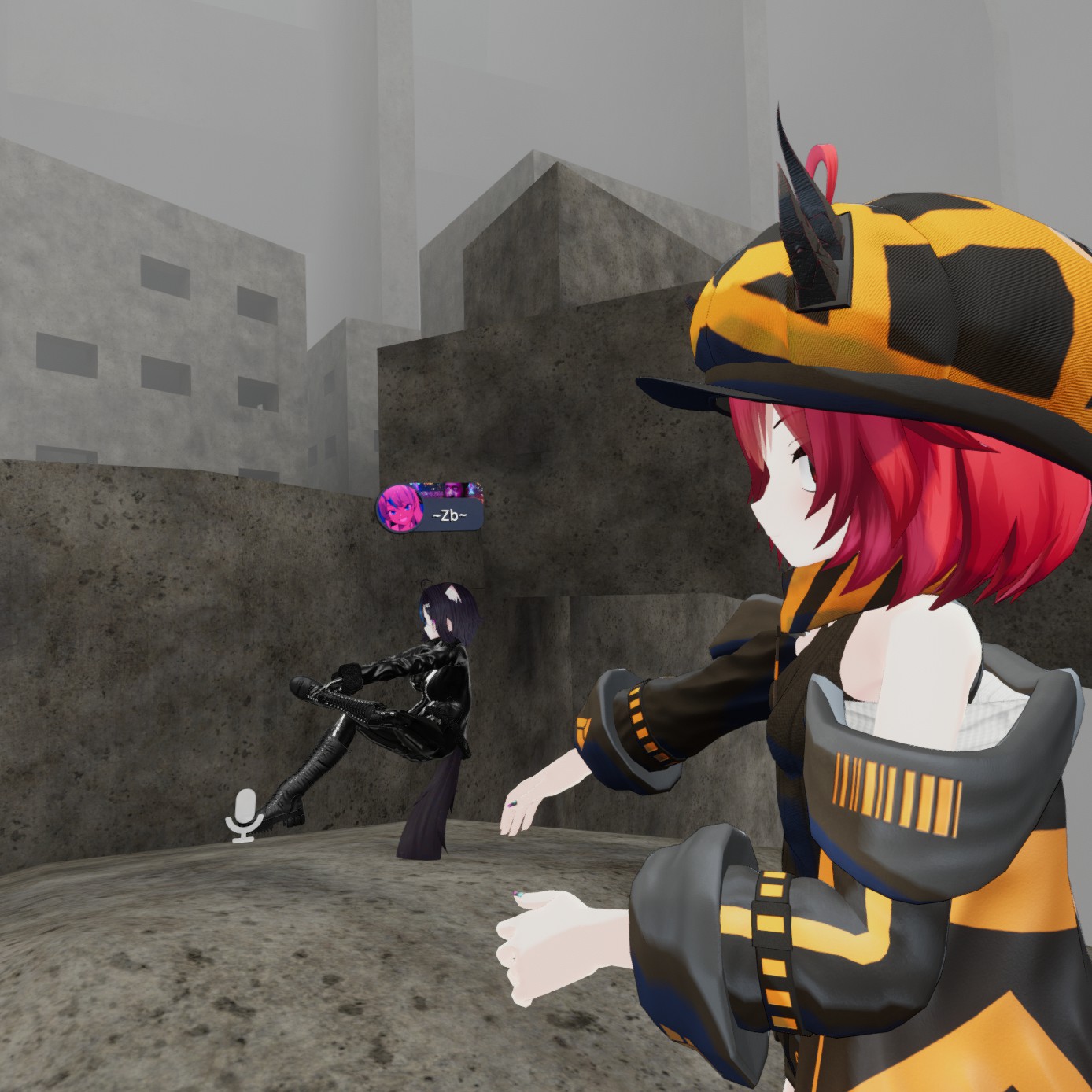Click the pink avatar thumbnail beside ~Zb~
The image size is (1092, 1092).
coord(399,508)
